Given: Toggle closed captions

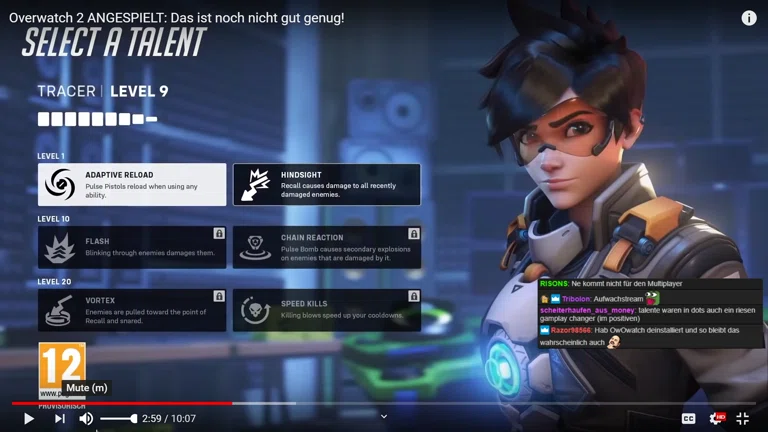Looking at the screenshot, I should tap(688, 418).
